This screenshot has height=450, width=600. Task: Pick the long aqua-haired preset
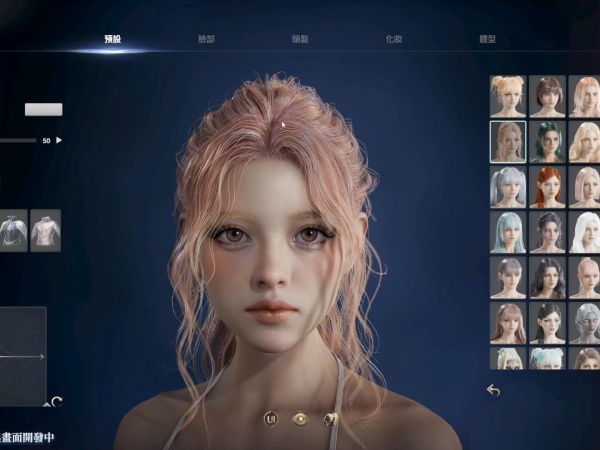pyautogui.click(x=508, y=232)
